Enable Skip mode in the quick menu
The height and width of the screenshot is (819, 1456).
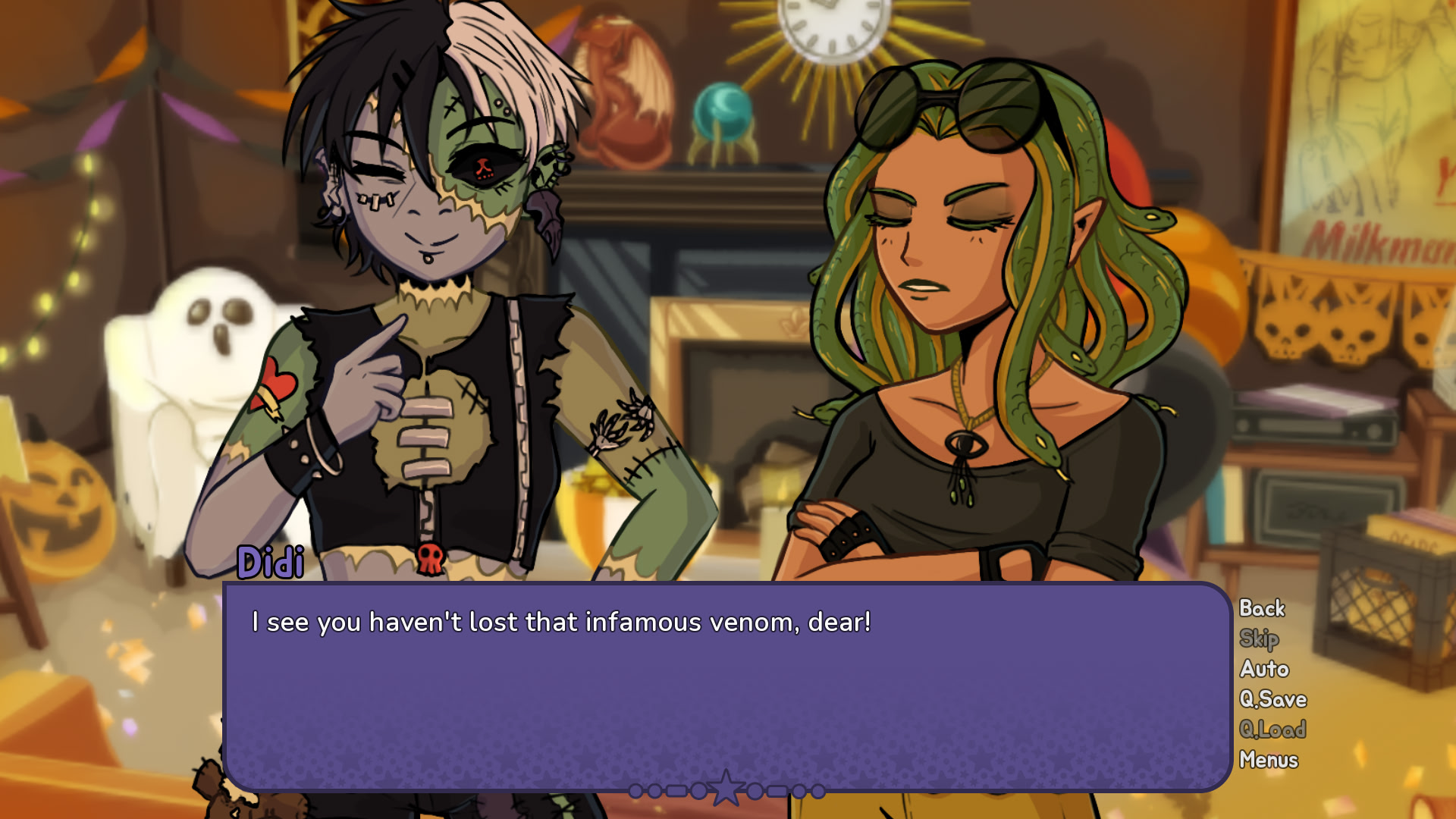[1259, 639]
